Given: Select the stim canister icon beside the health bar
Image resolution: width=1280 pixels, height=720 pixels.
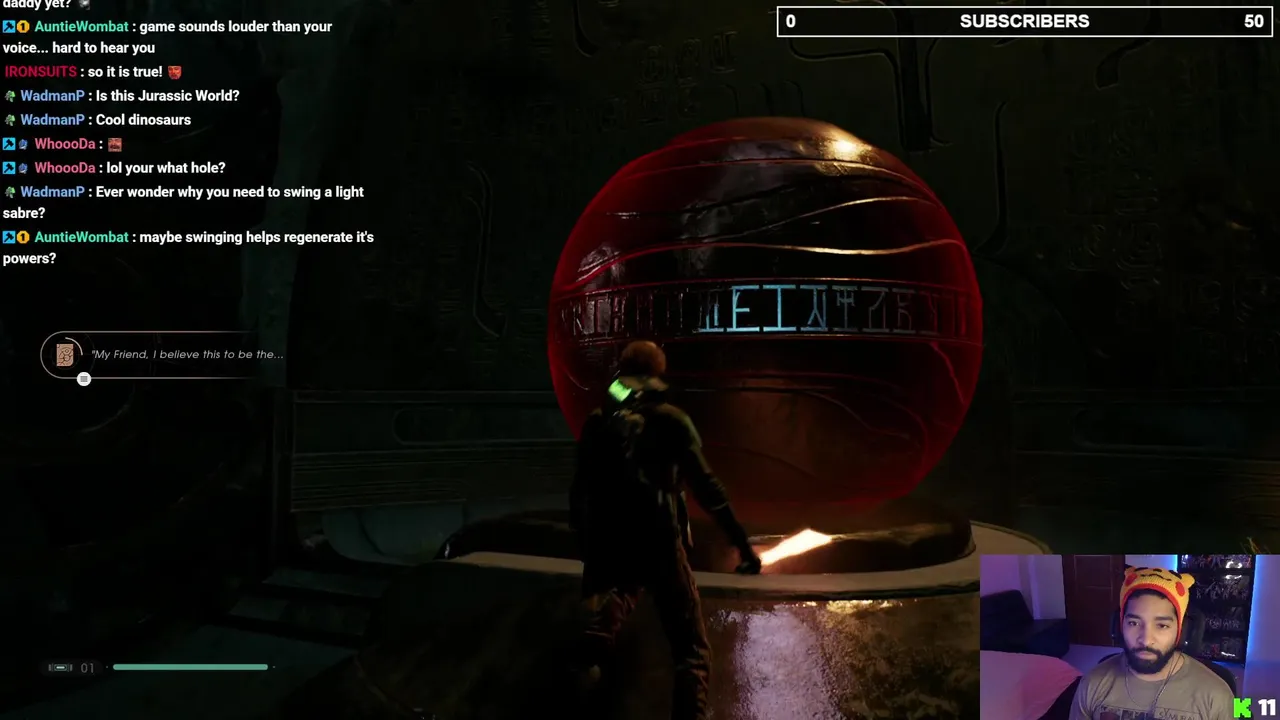Looking at the screenshot, I should pos(60,667).
